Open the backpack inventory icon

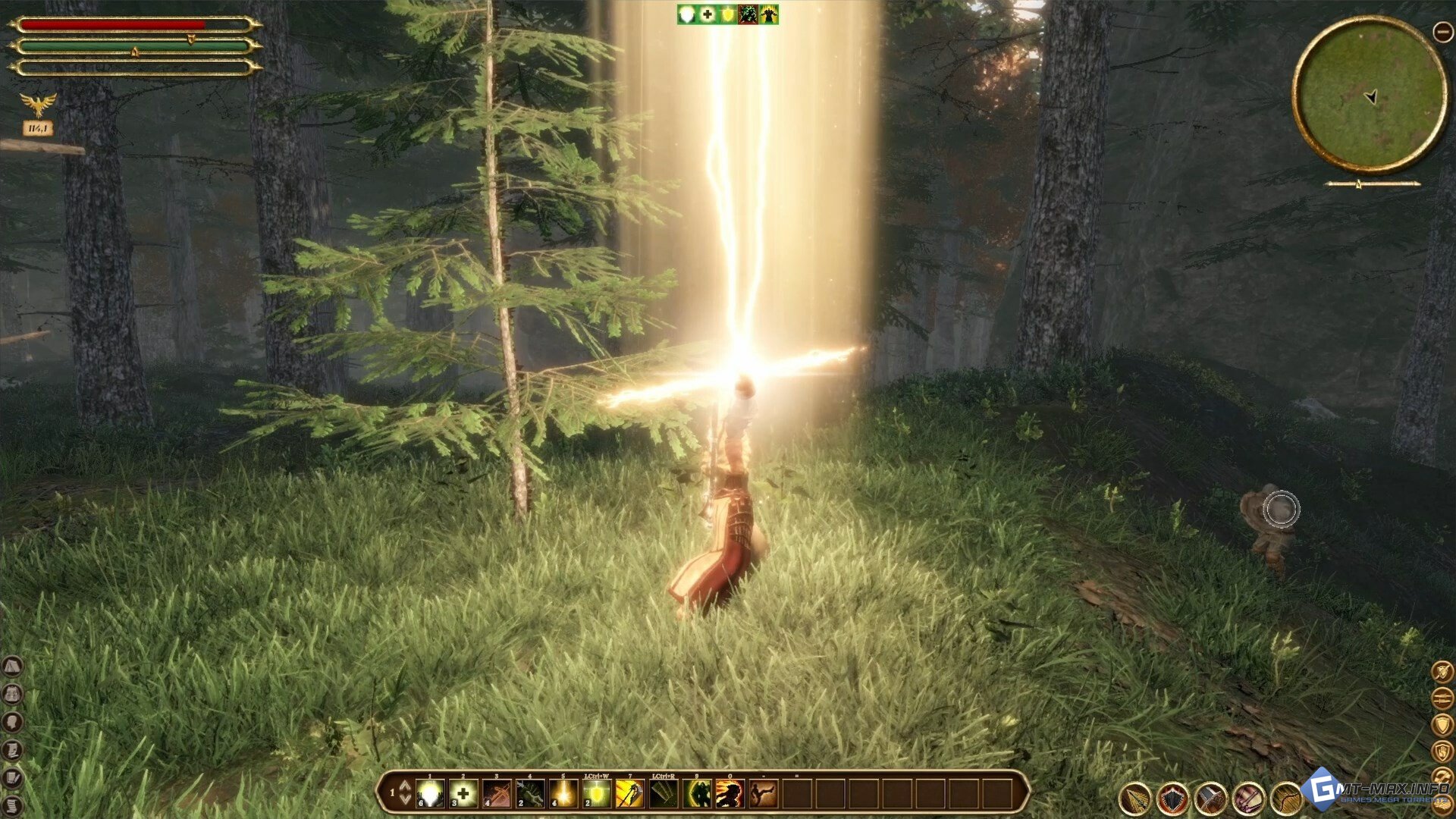coord(12,694)
